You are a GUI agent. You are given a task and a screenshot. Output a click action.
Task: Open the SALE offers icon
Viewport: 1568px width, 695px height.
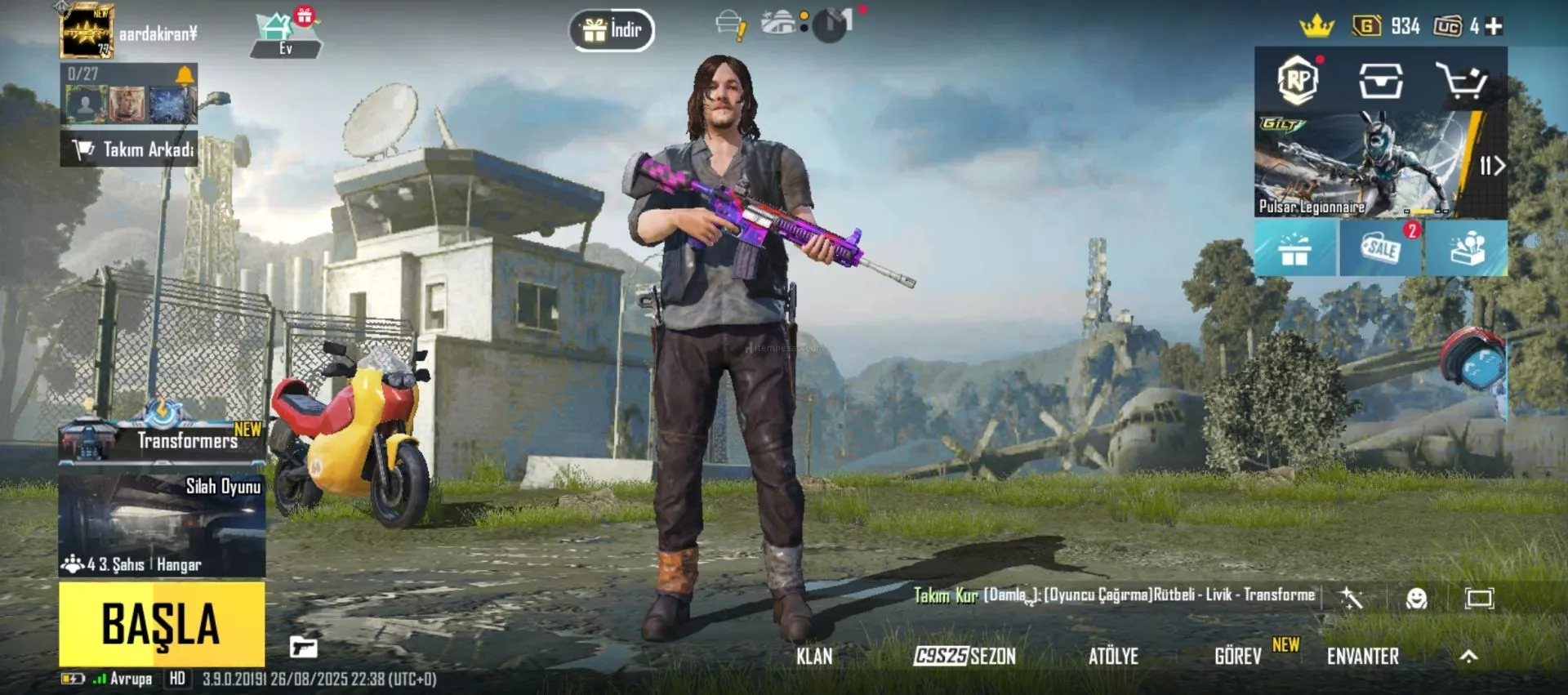pyautogui.click(x=1381, y=247)
